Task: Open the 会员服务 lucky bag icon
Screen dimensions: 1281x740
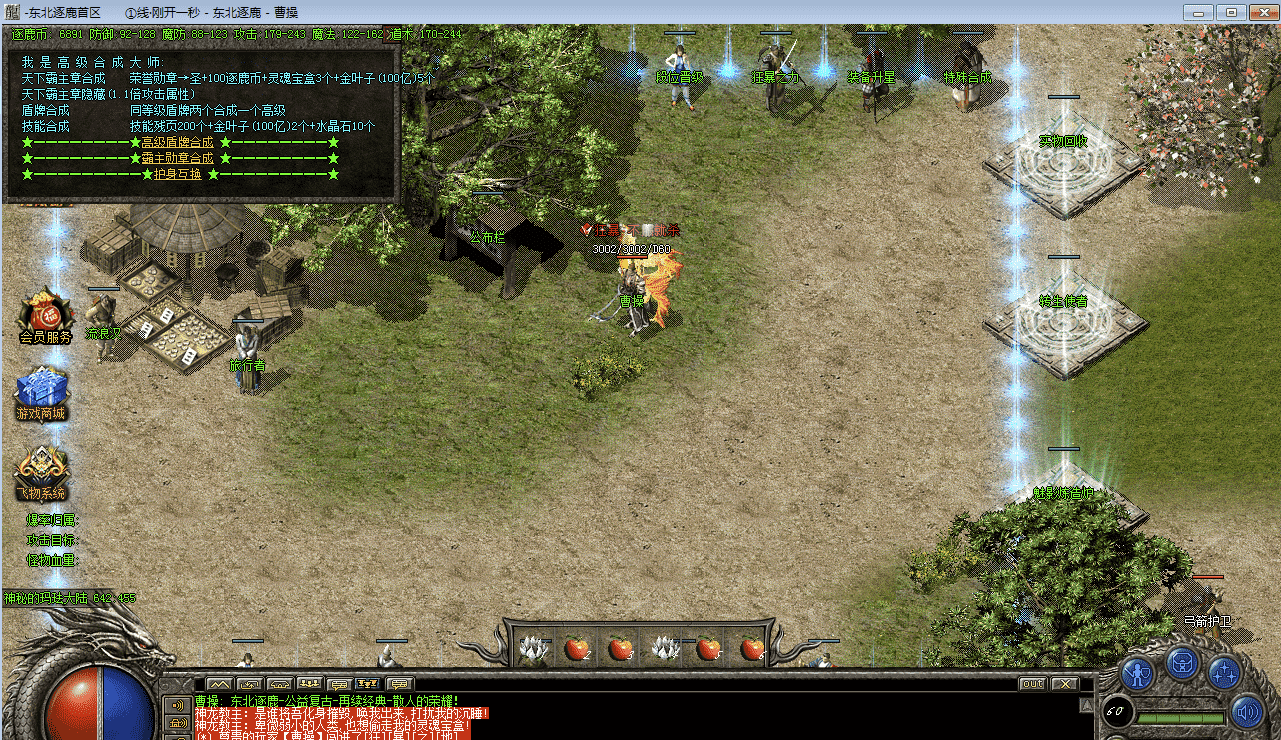Action: pos(44,310)
